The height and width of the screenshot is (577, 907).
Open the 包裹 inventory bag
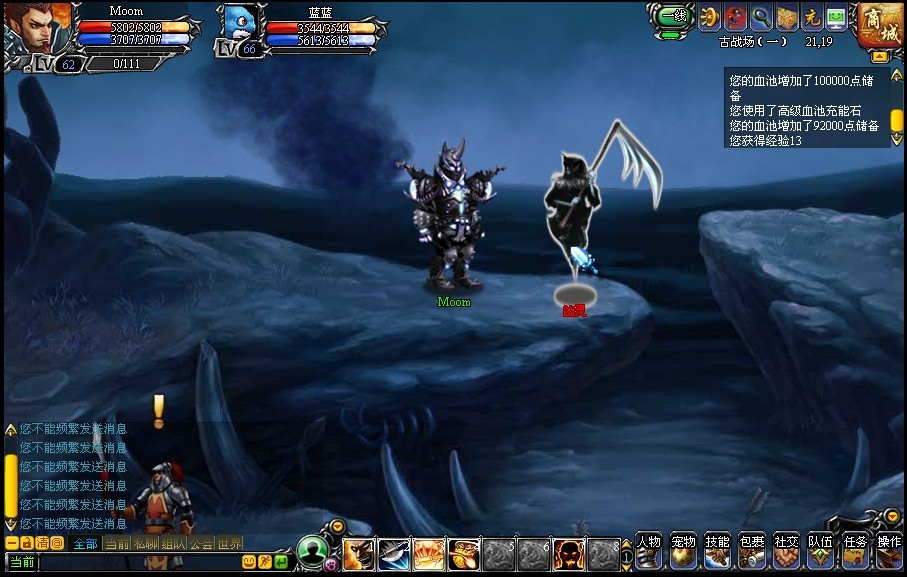point(752,549)
